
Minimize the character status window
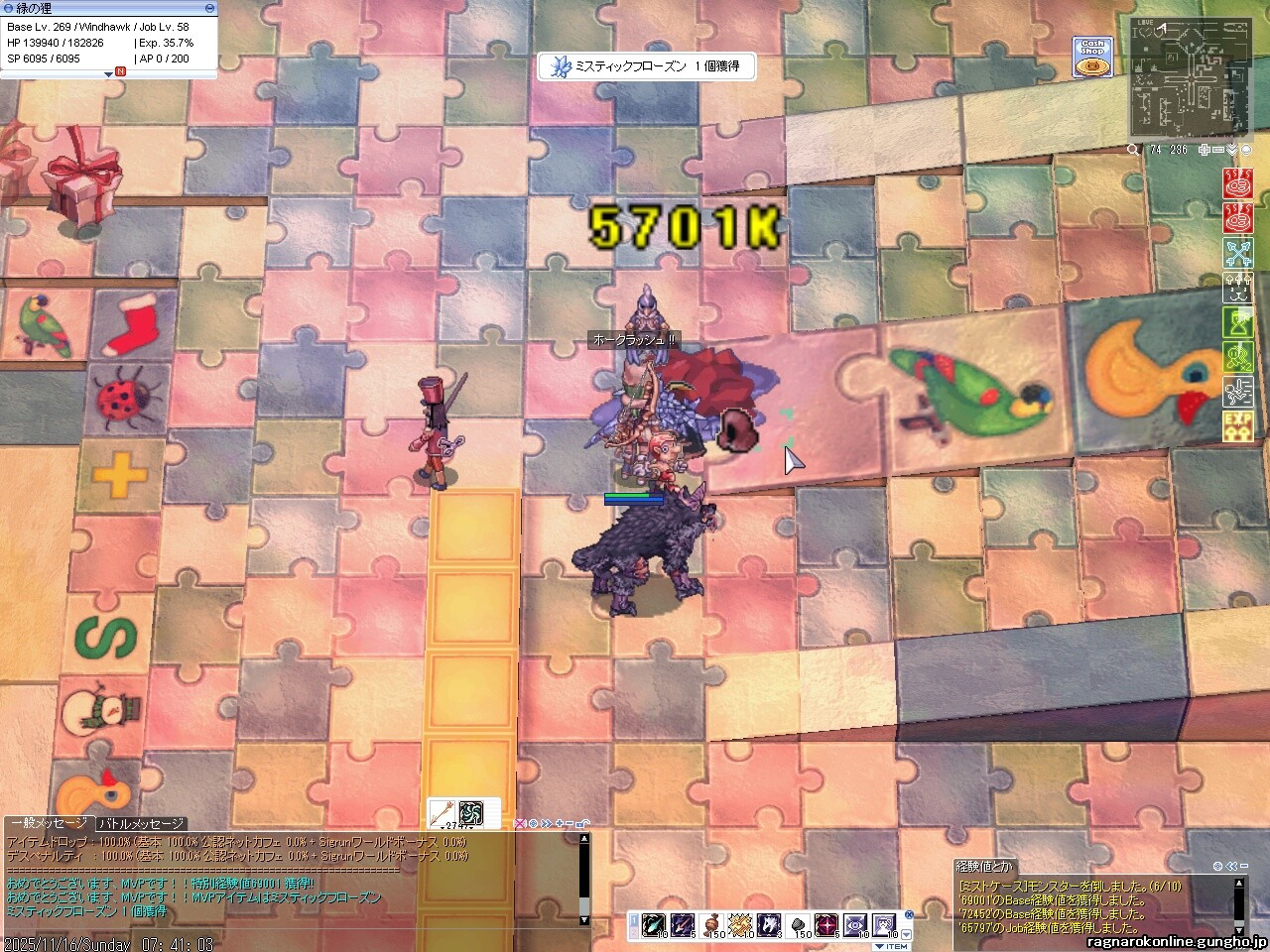tap(209, 8)
